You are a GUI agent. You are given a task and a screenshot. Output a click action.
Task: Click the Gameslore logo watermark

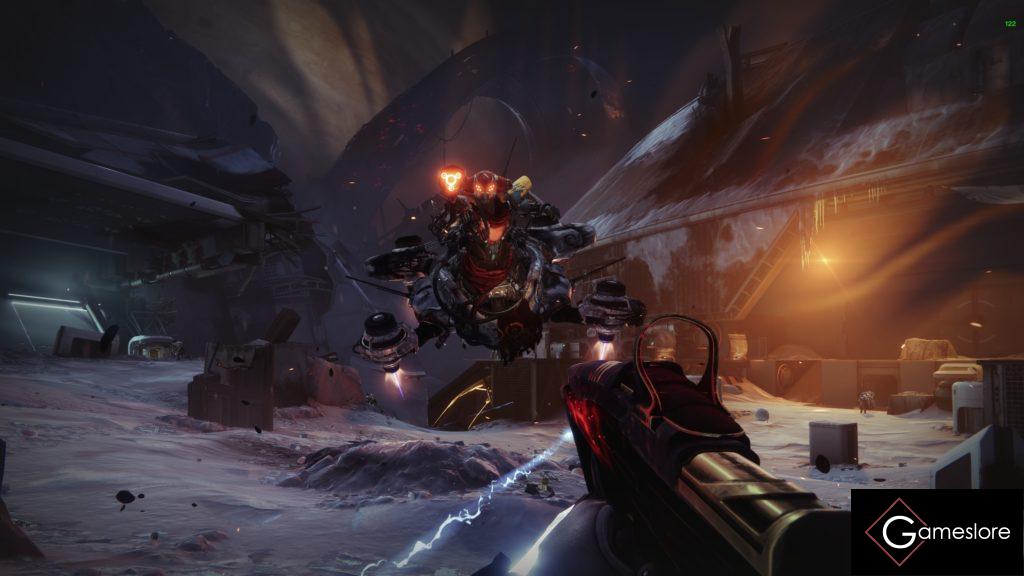[936, 532]
